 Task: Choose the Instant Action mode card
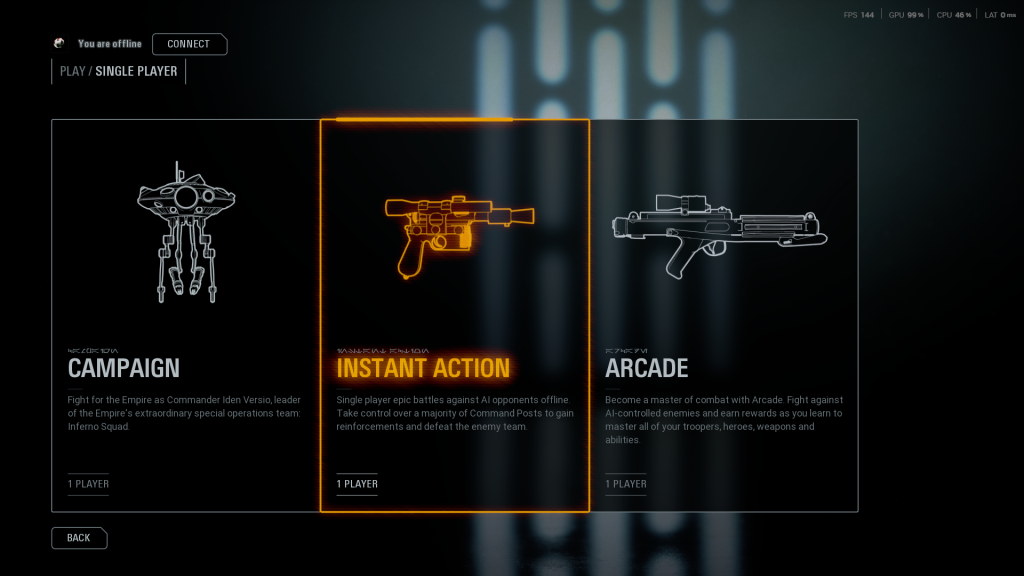455,315
